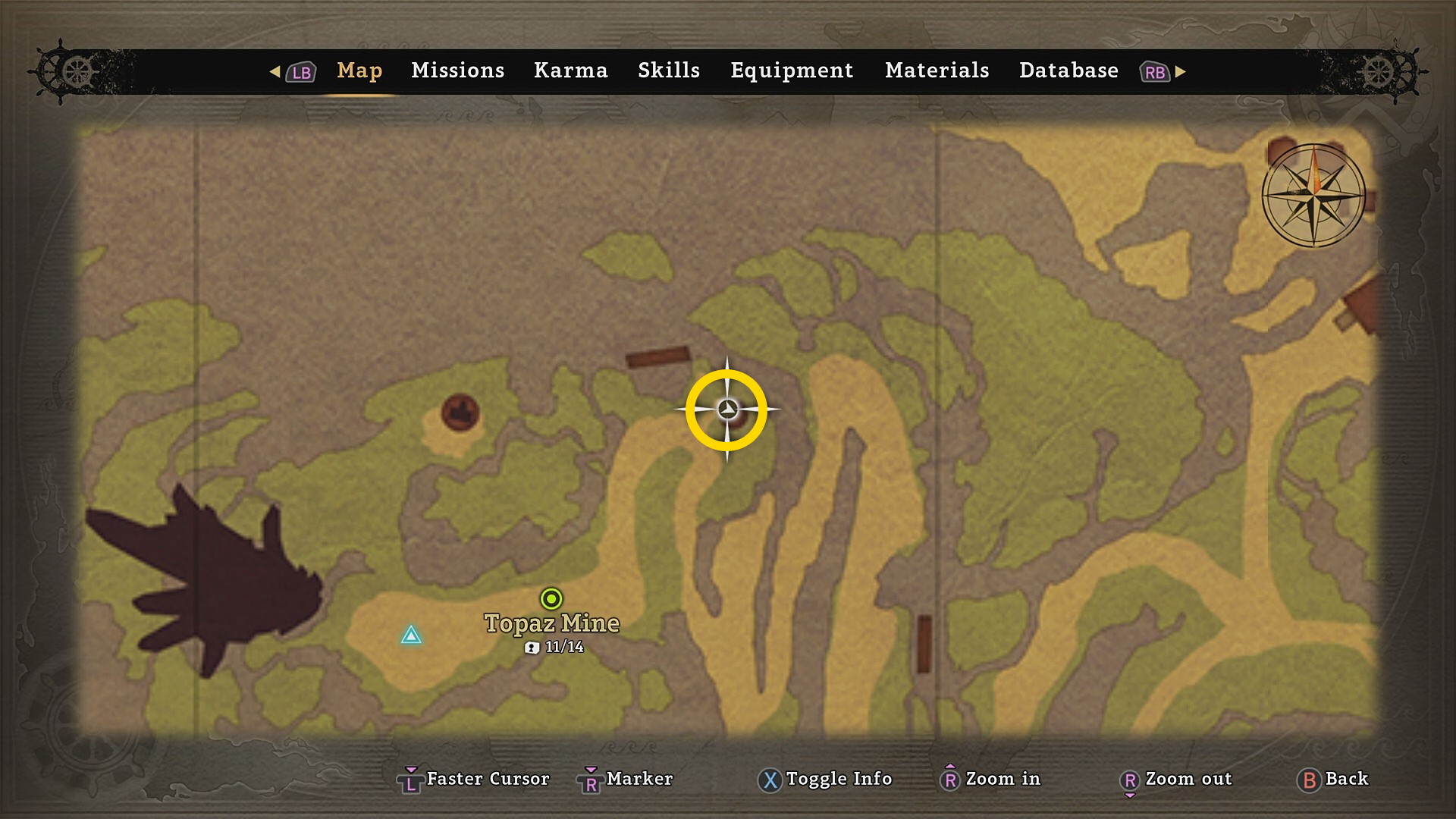Select the player position cursor on map
The height and width of the screenshot is (819, 1456).
click(x=727, y=409)
